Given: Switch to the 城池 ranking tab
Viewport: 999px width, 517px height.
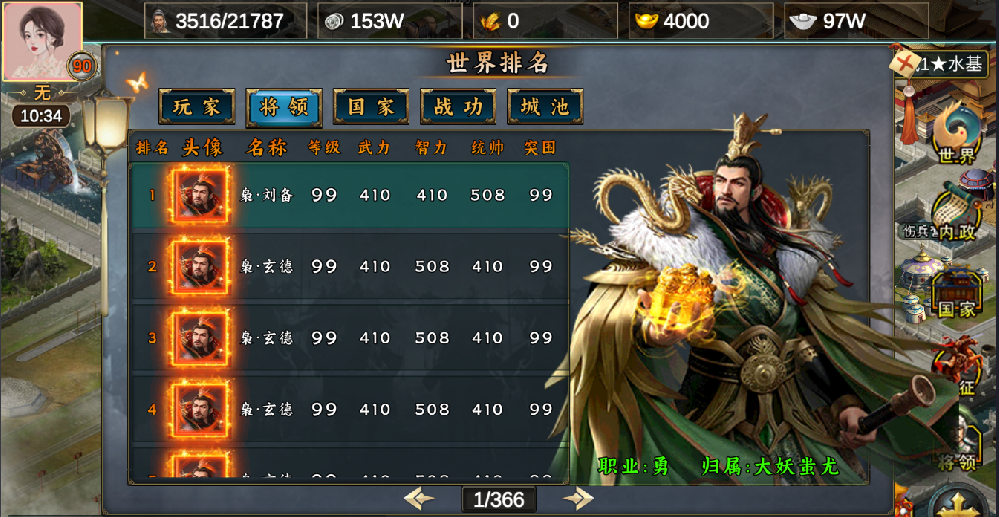Looking at the screenshot, I should 545,107.
